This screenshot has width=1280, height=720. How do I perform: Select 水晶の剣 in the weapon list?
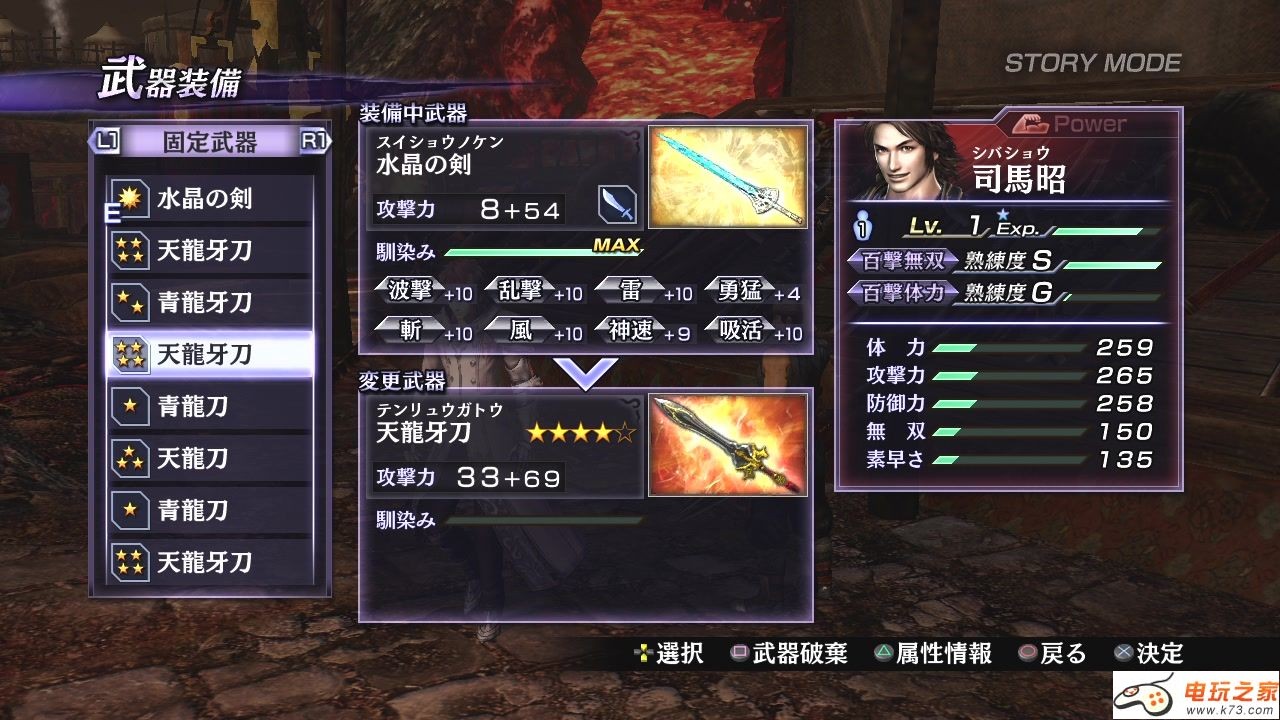click(210, 199)
